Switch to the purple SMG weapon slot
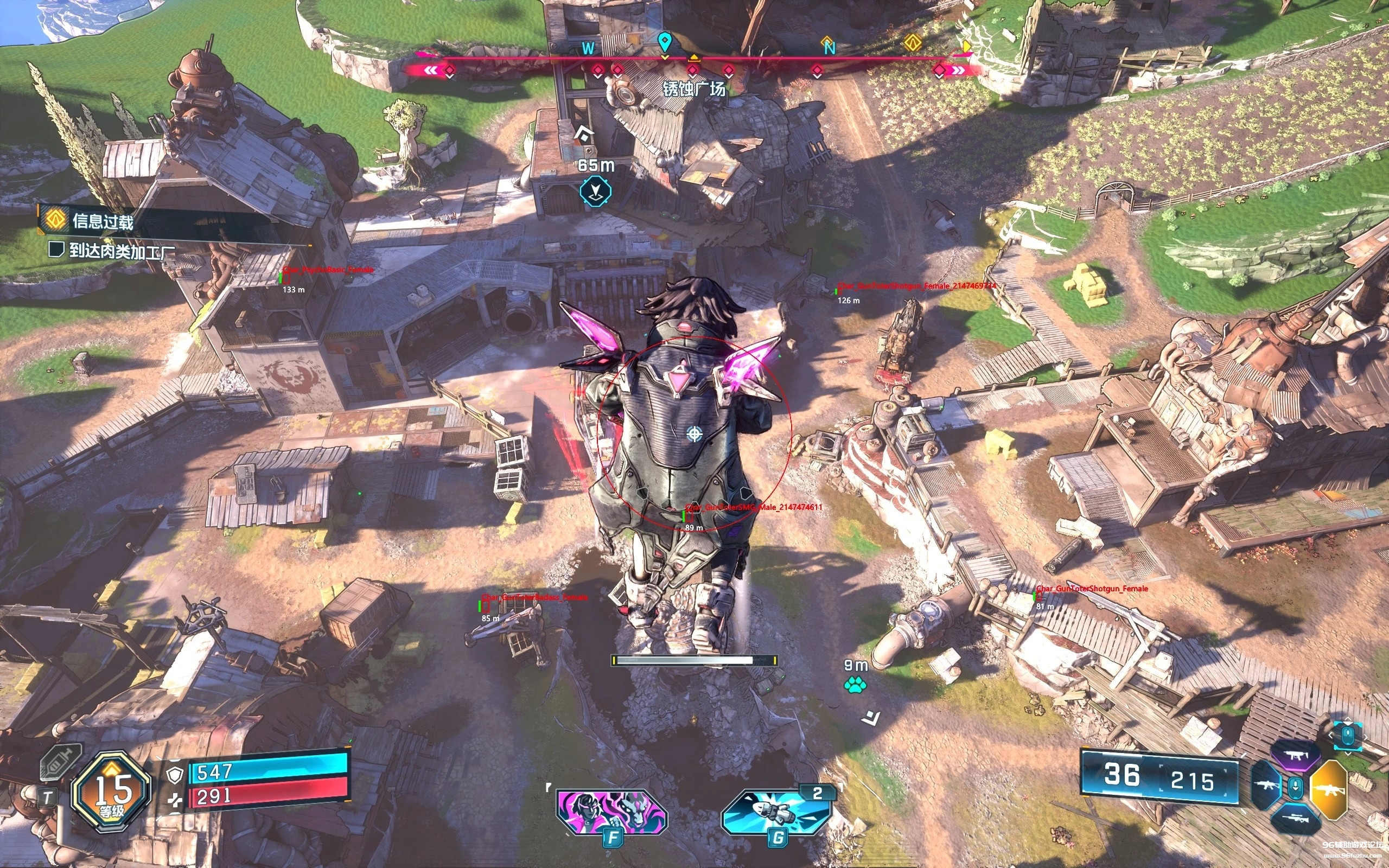 pos(1296,756)
